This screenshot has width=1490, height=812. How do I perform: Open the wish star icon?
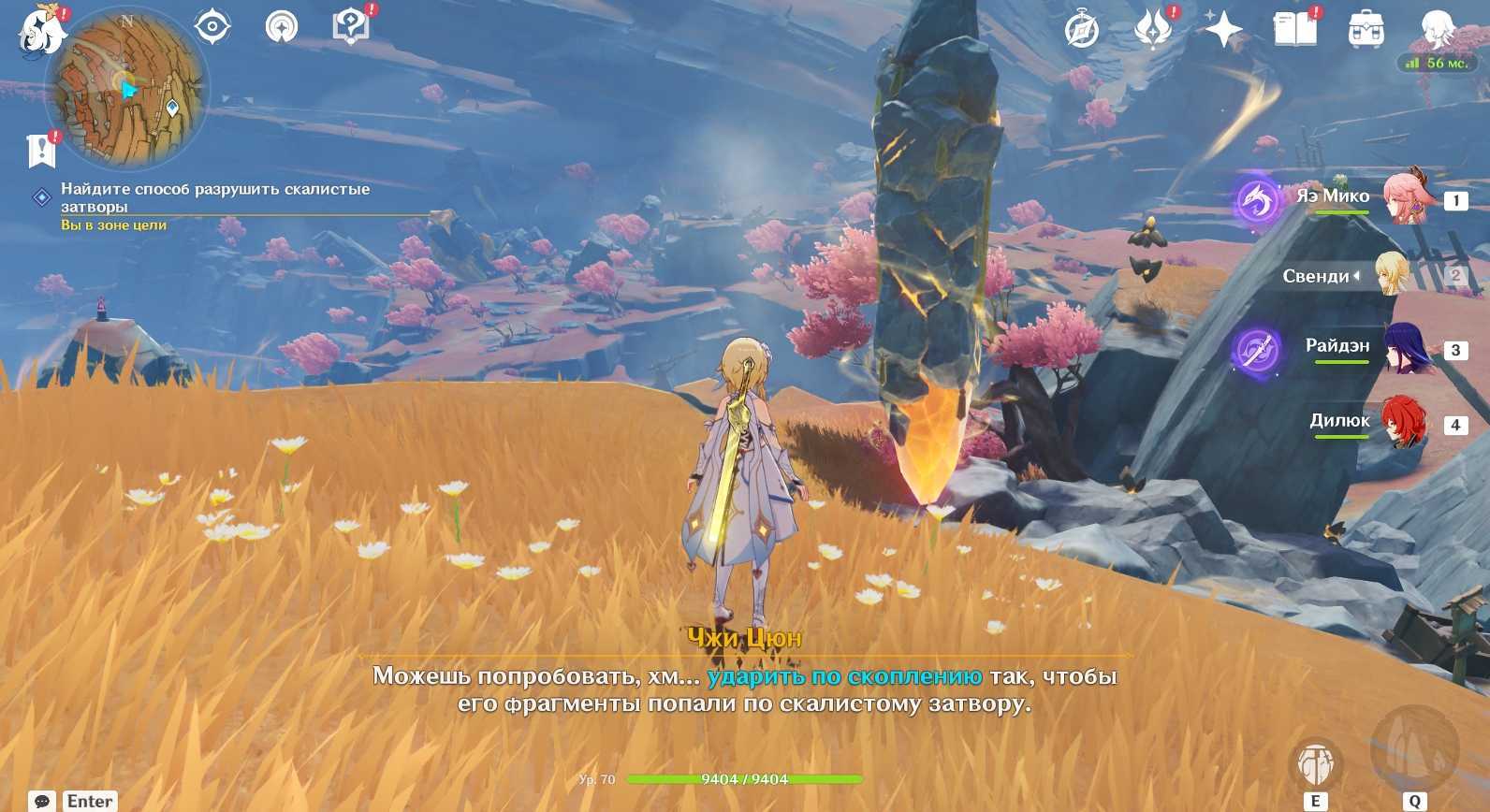pos(1223,30)
